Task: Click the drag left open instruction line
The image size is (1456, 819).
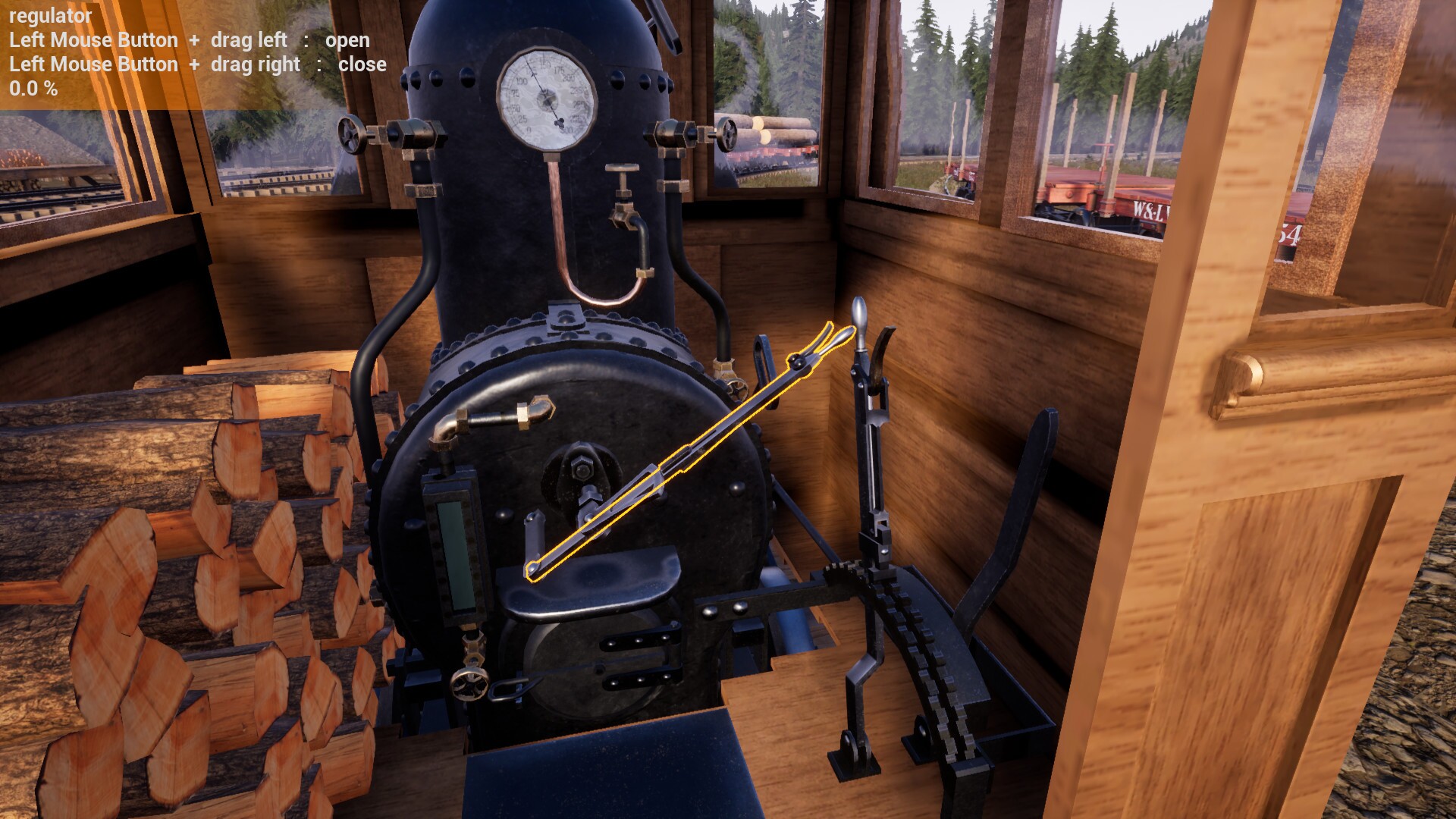Action: [x=190, y=40]
